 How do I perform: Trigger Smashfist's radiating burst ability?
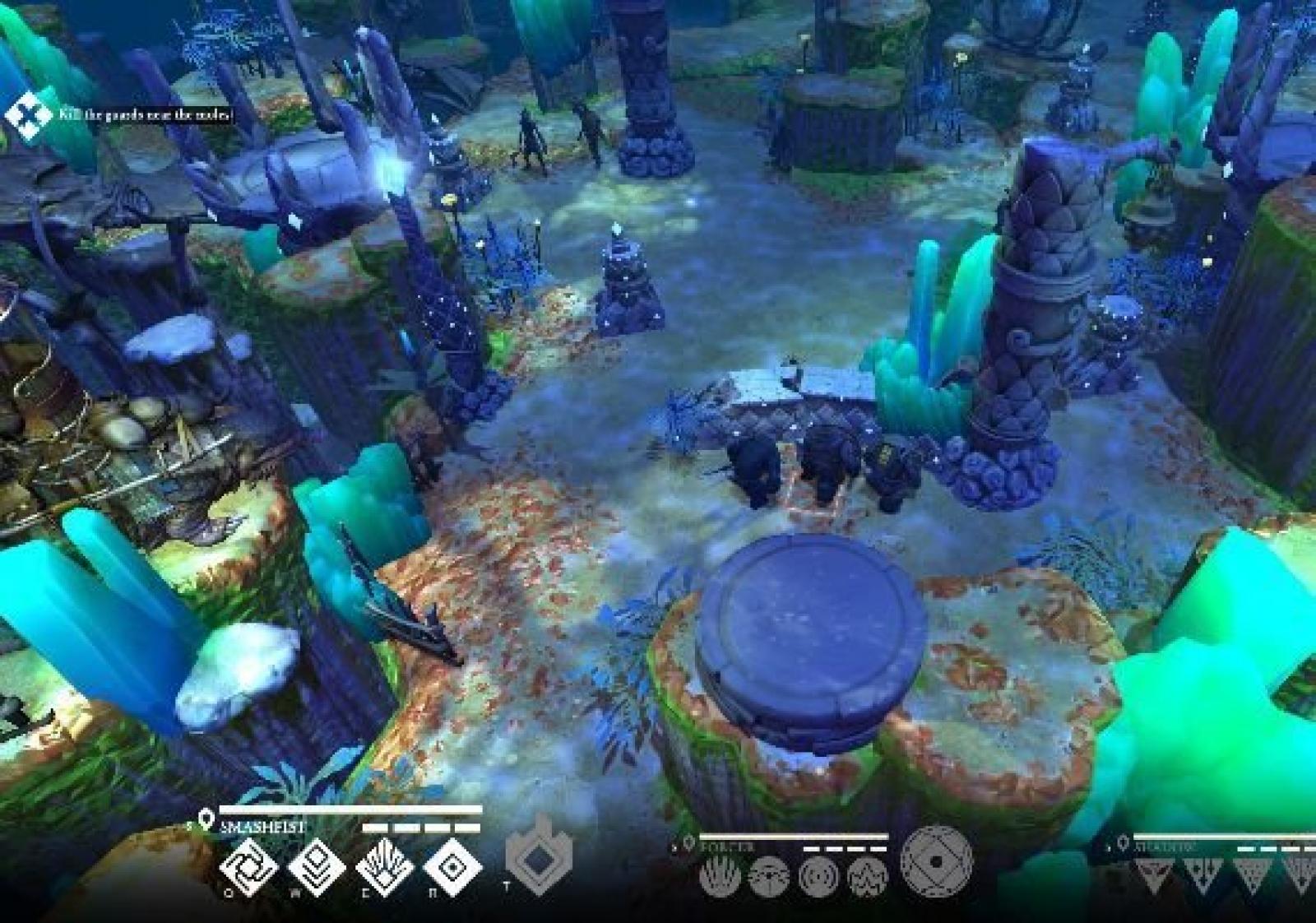click(384, 867)
